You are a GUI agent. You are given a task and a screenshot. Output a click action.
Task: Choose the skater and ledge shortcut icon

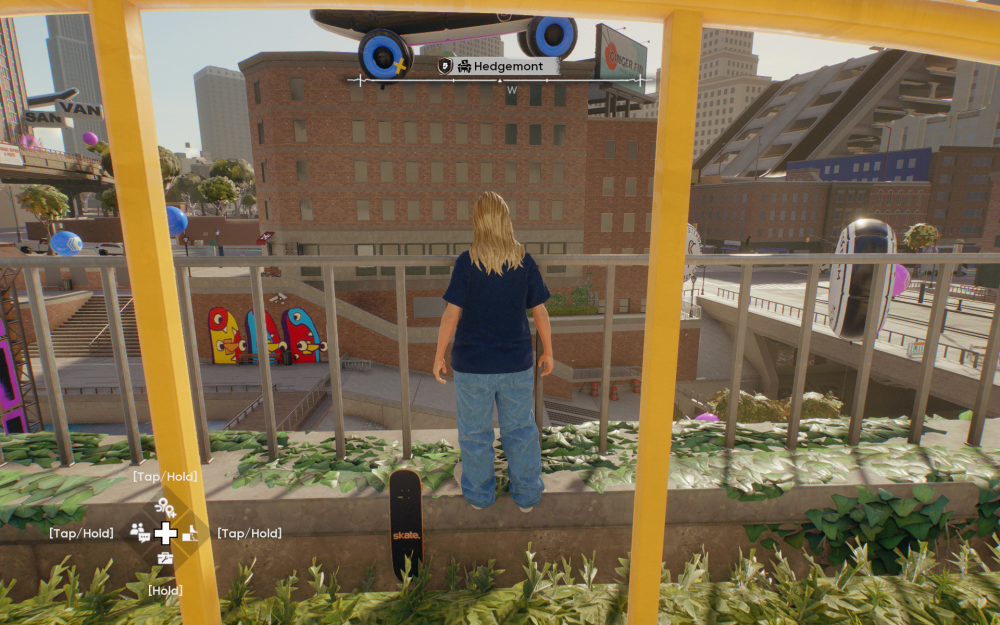(x=191, y=533)
